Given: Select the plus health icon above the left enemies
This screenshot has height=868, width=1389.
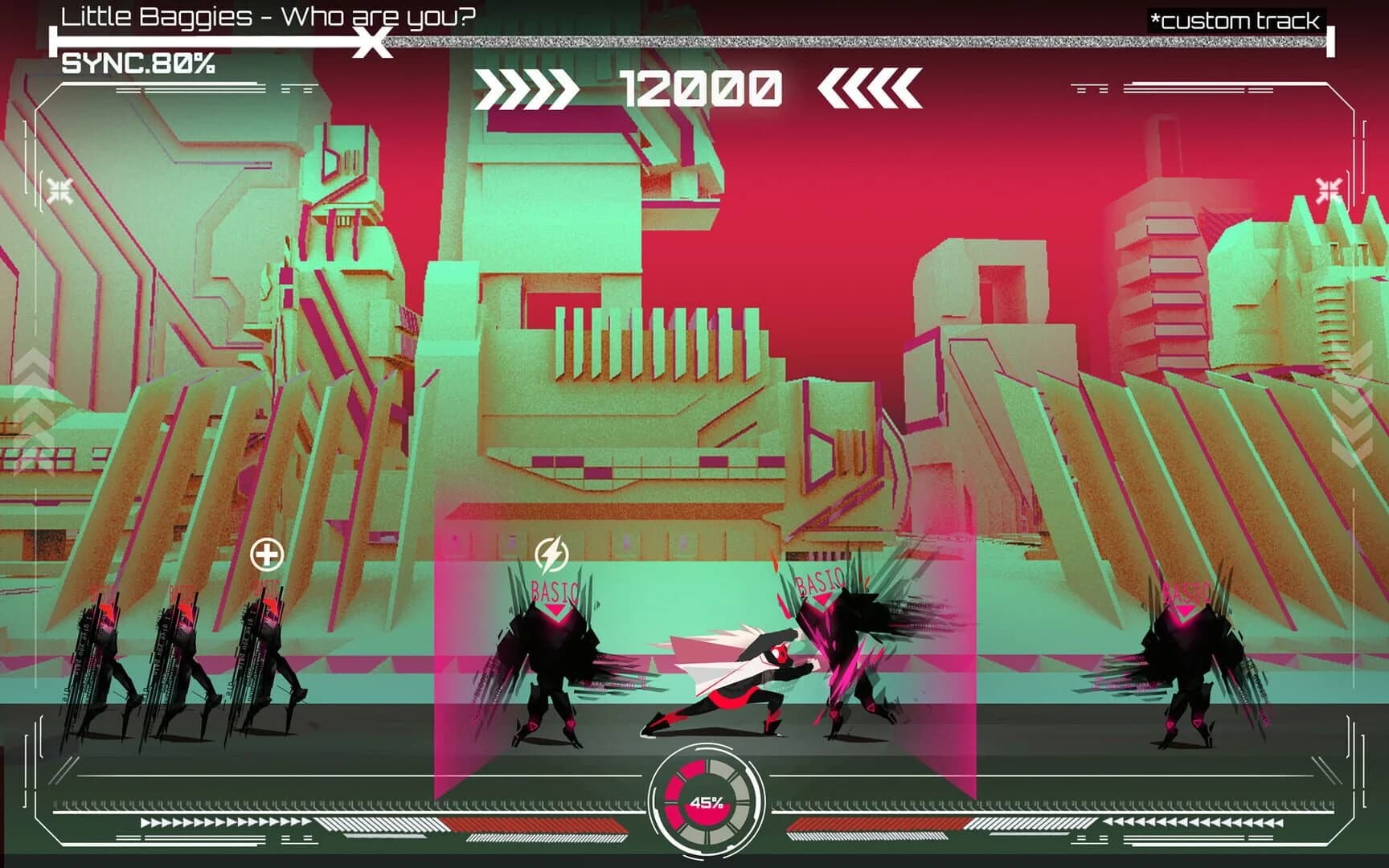Looking at the screenshot, I should pyautogui.click(x=267, y=552).
